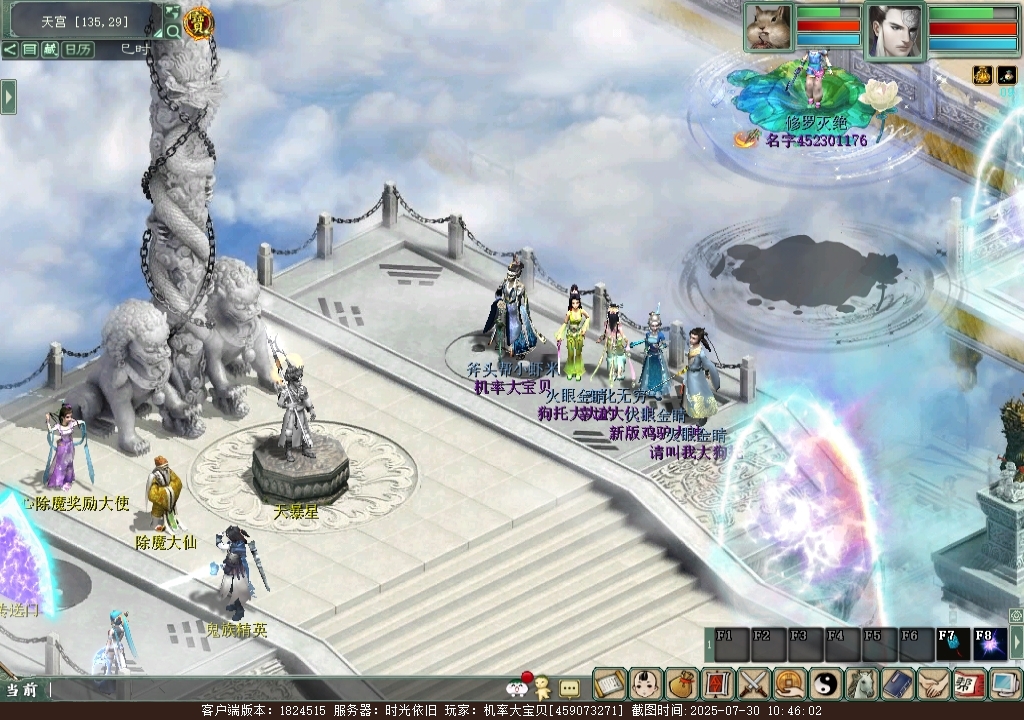This screenshot has width=1024, height=720.
Task: Switch hotbar page with the right arrow
Action: [x=1017, y=644]
